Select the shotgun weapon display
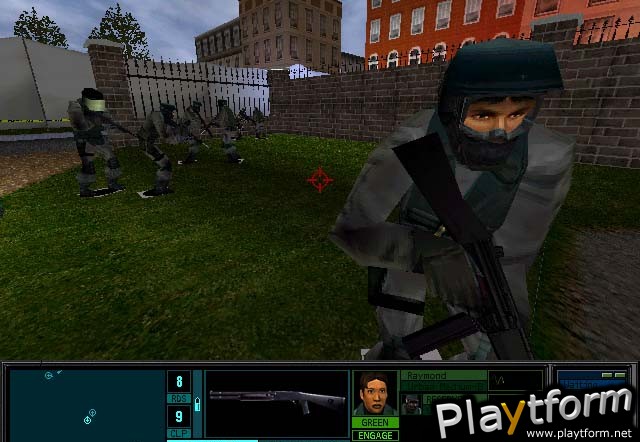 tap(276, 402)
